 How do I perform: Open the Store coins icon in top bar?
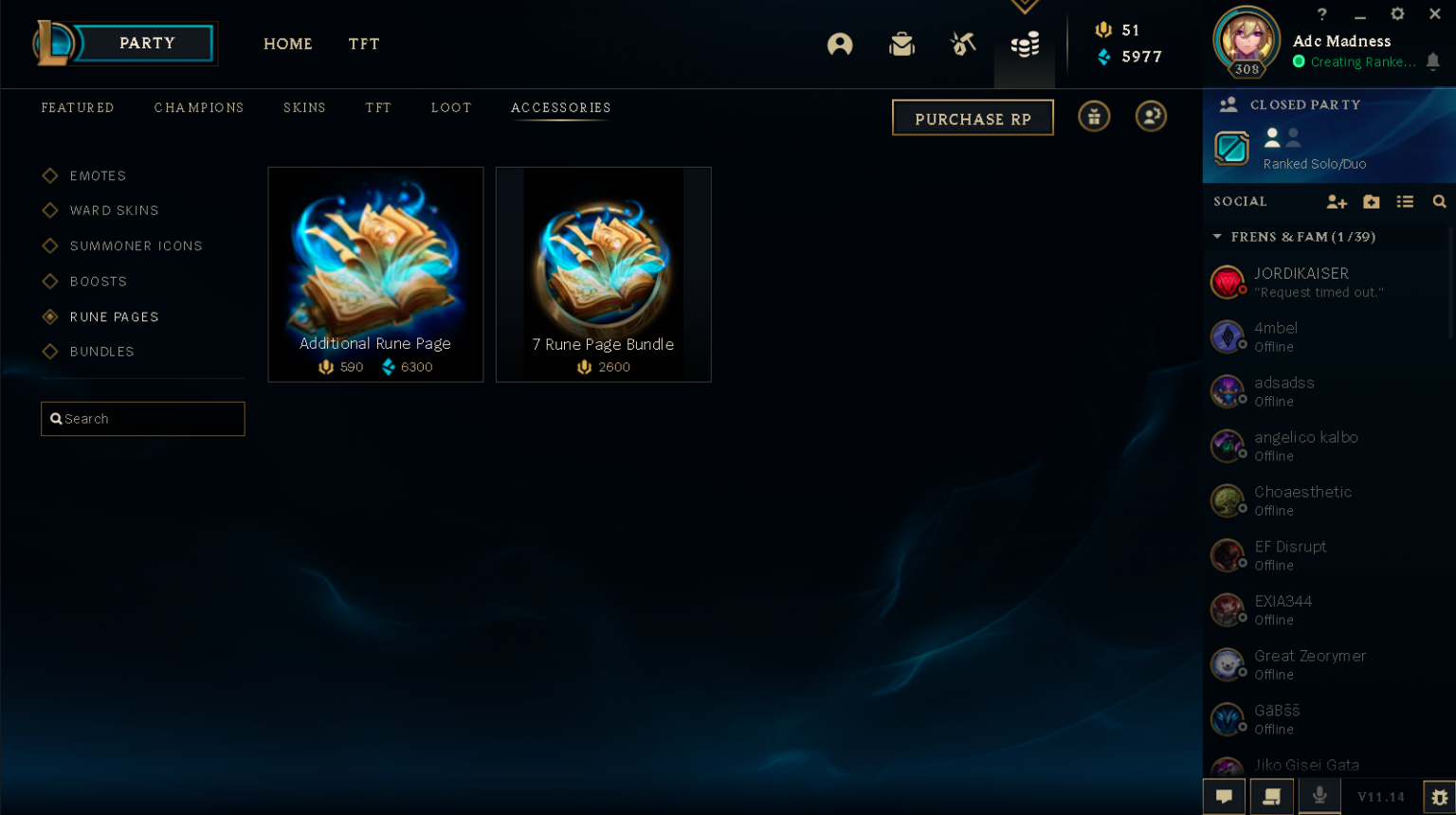click(1025, 44)
